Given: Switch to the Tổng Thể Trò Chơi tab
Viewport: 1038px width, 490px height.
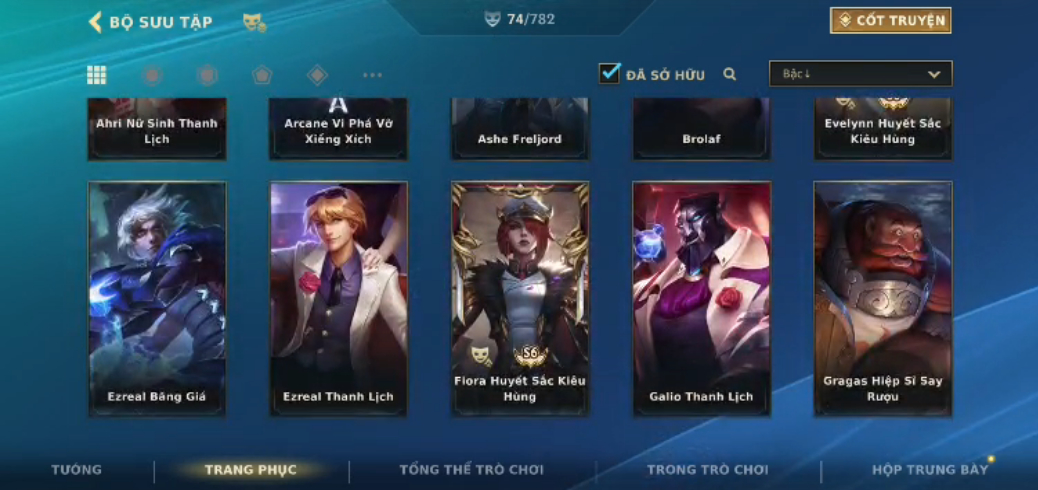Looking at the screenshot, I should tap(471, 469).
